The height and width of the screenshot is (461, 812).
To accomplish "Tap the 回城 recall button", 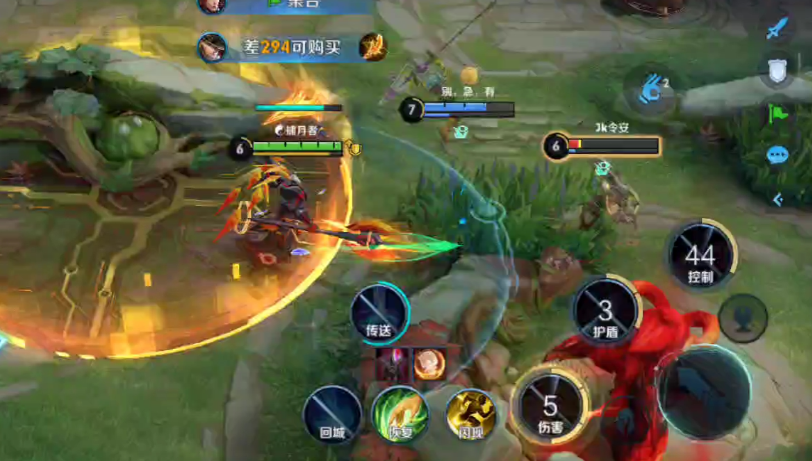I will (x=333, y=412).
